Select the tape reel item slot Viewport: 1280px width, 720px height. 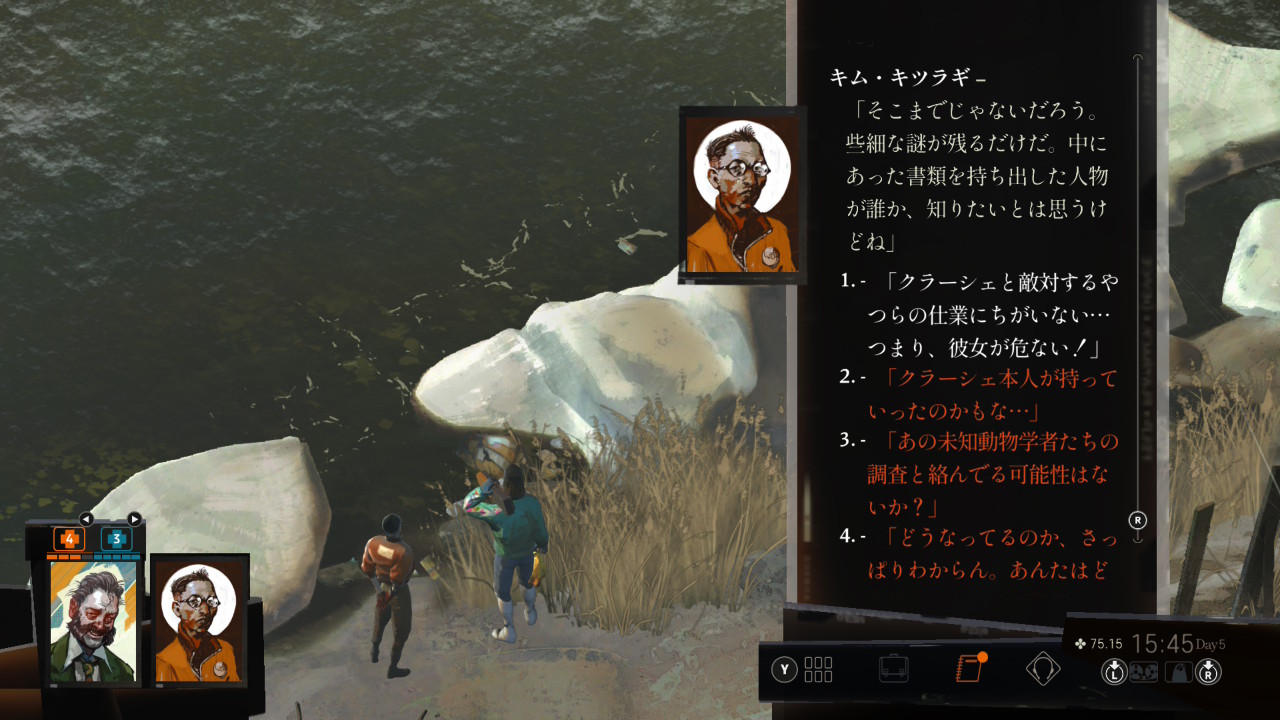(1144, 672)
